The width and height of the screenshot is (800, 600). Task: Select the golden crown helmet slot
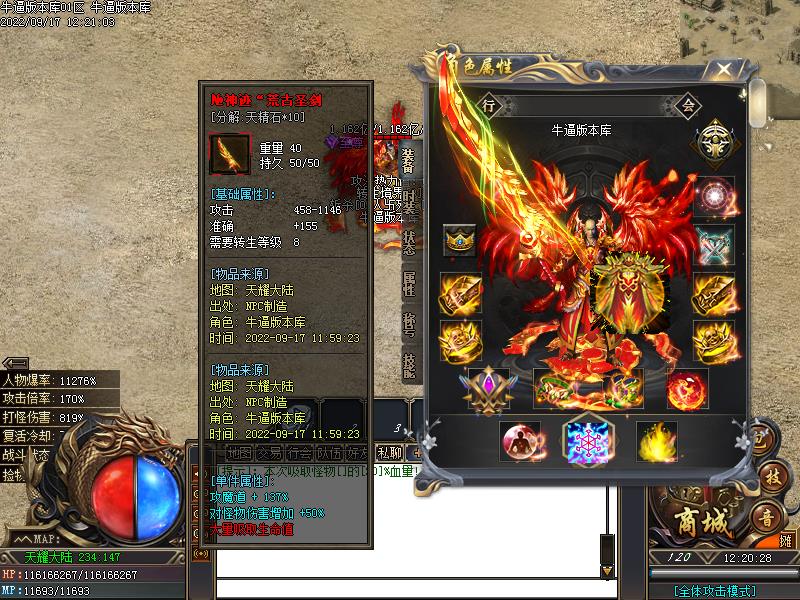point(460,240)
